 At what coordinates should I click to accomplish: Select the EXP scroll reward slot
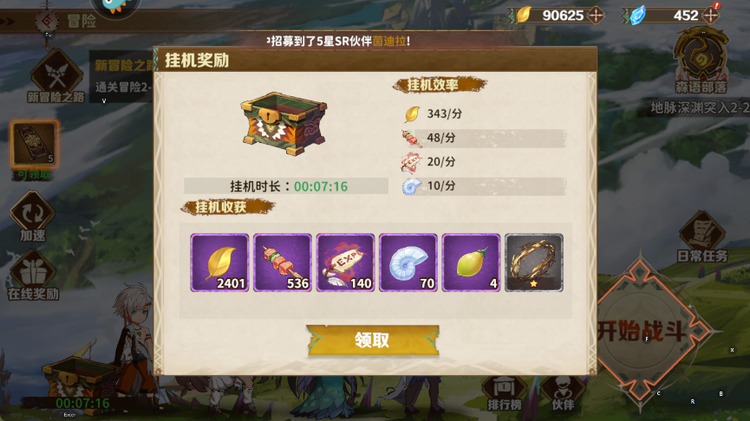point(345,263)
